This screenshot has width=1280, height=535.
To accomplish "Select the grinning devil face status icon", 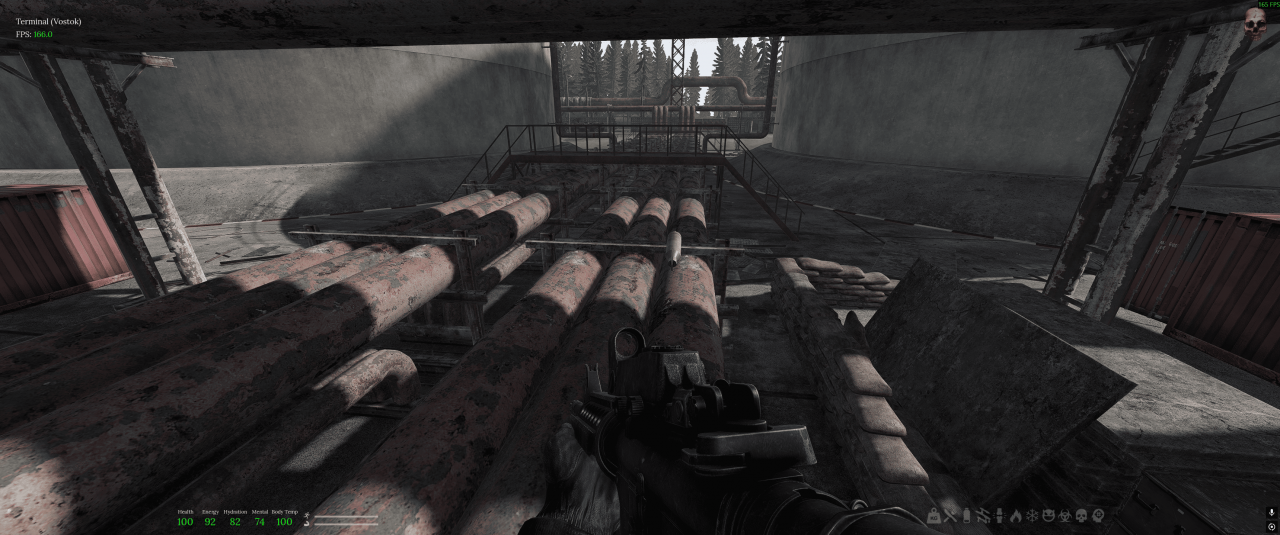I will [1049, 516].
